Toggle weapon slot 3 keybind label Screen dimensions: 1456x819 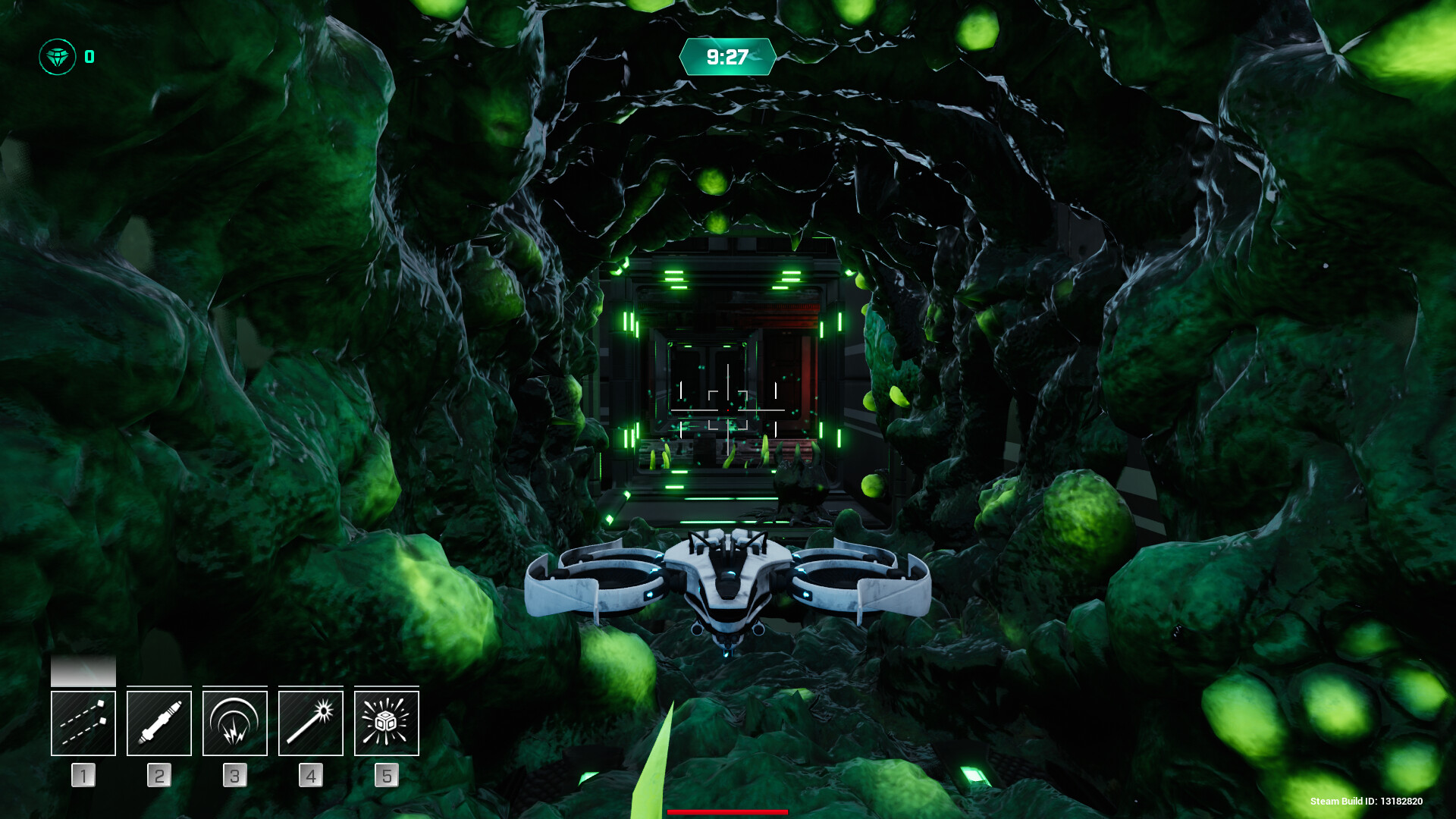pyautogui.click(x=234, y=775)
